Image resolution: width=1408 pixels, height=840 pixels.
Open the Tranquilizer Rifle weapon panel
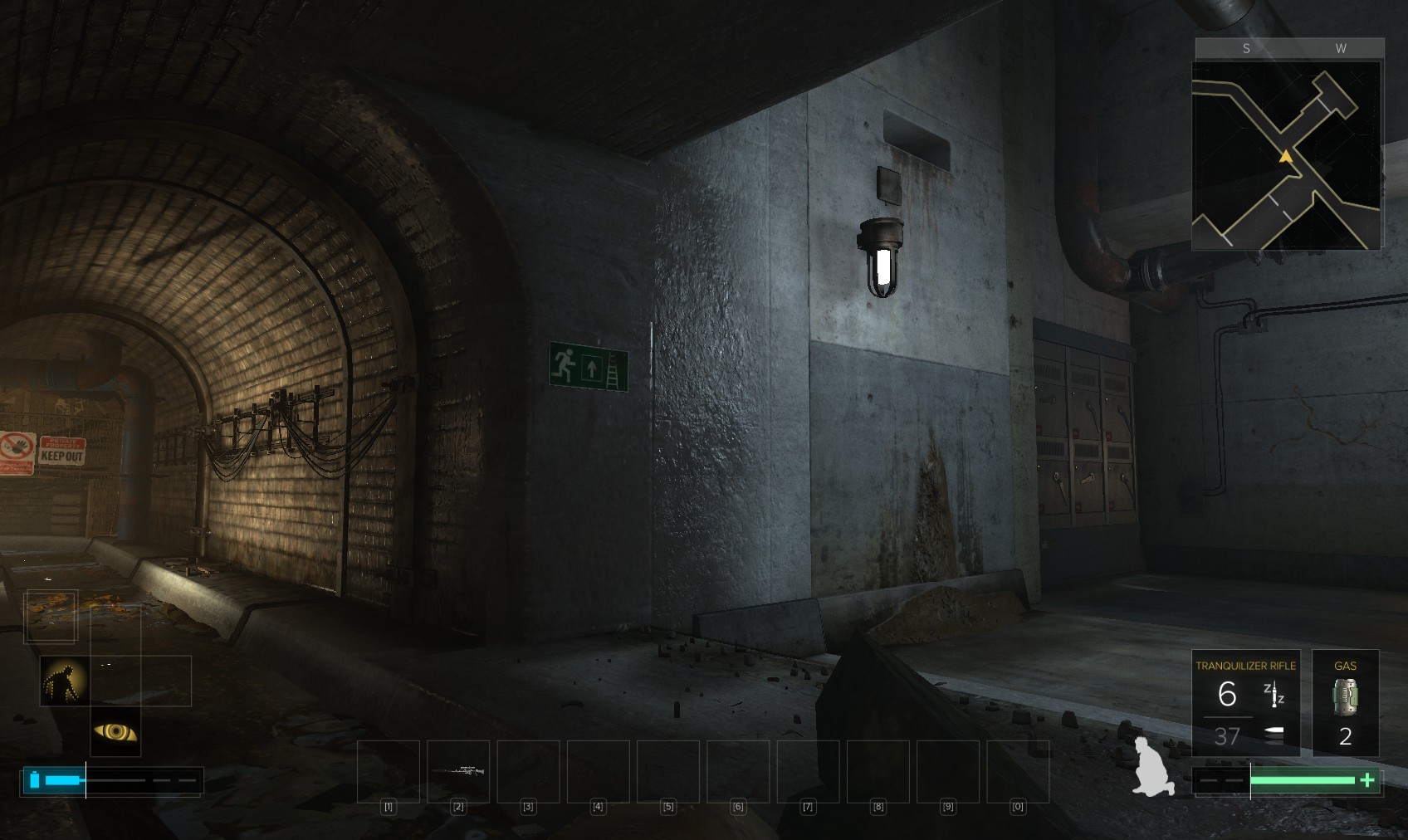pos(1245,703)
